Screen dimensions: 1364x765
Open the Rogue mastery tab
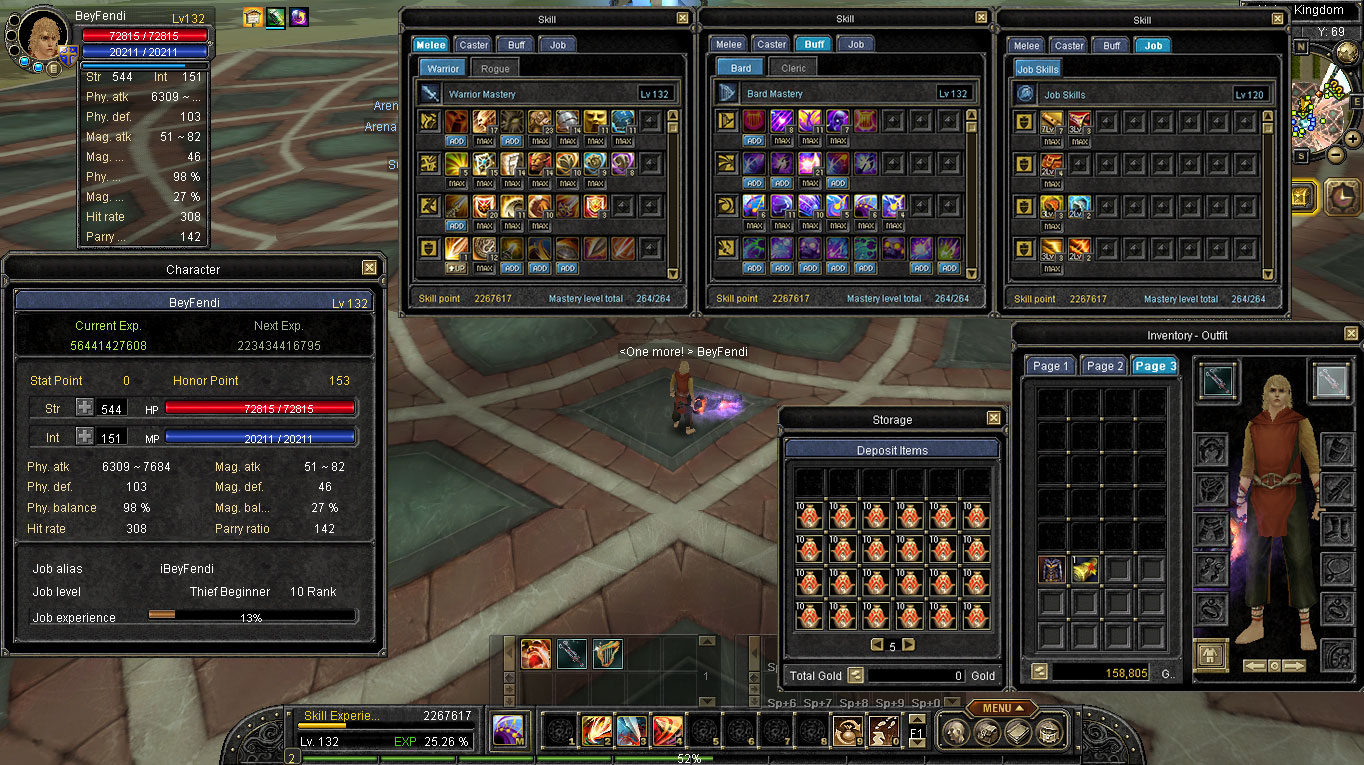point(494,68)
